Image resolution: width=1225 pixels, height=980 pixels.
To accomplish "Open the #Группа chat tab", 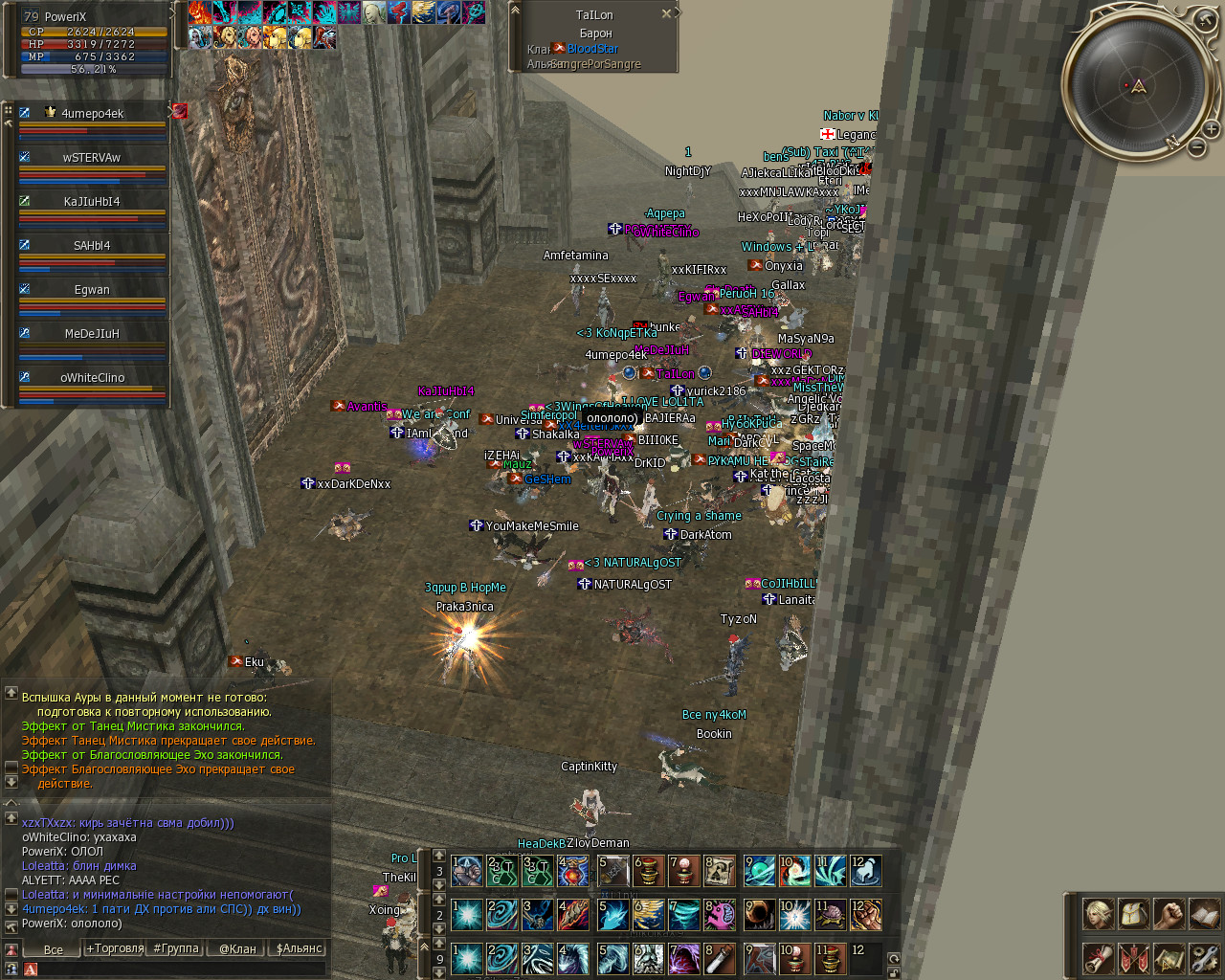I will point(176,948).
